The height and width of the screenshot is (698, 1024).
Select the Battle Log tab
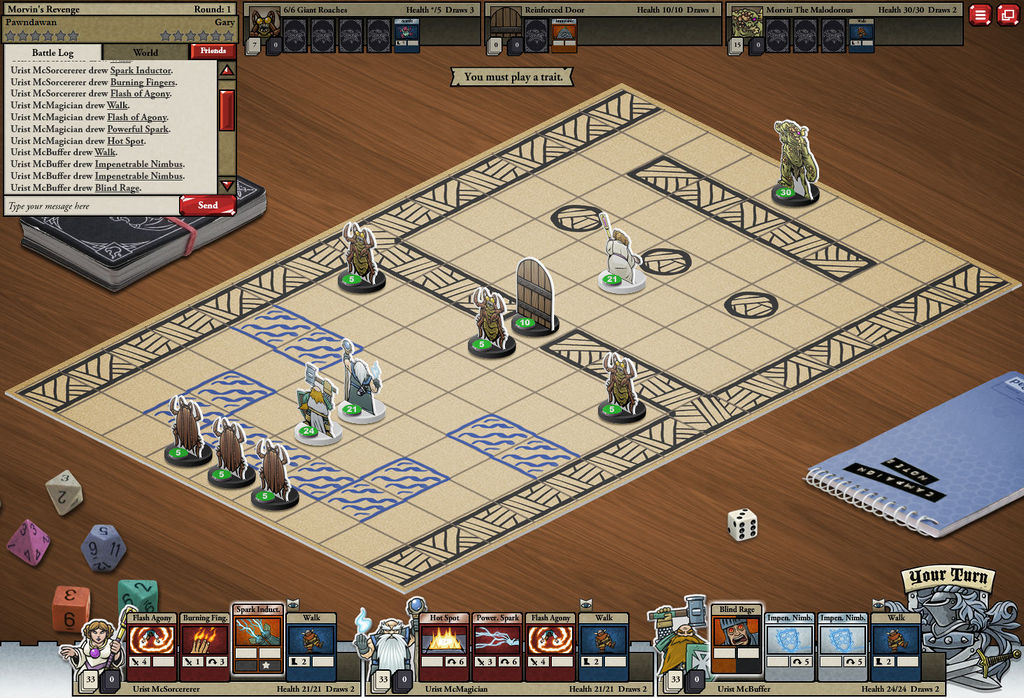(x=51, y=52)
